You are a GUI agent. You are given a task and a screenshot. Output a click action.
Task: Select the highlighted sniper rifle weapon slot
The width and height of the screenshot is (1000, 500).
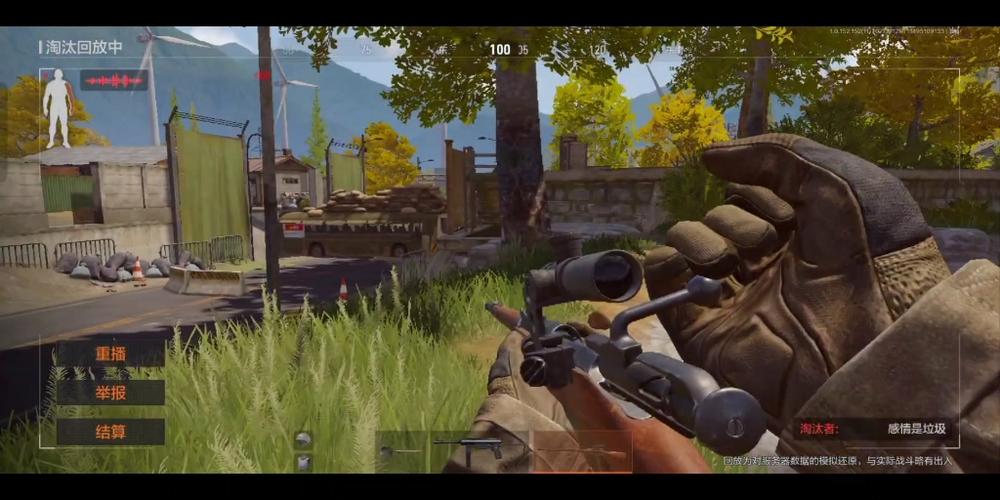[582, 451]
